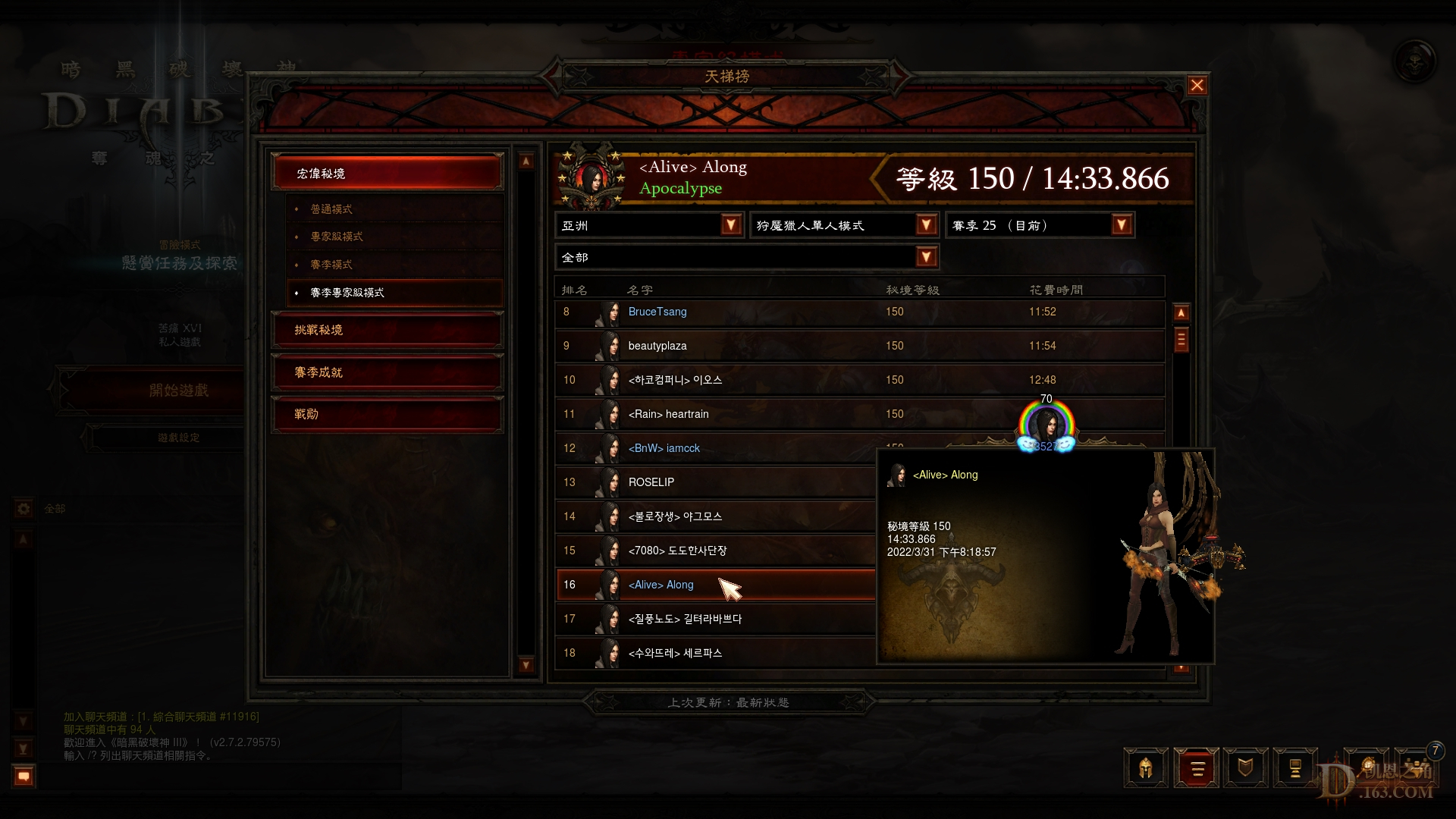Open the 亞洲 region dropdown
Image resolution: width=1456 pixels, height=819 pixels.
click(x=648, y=224)
